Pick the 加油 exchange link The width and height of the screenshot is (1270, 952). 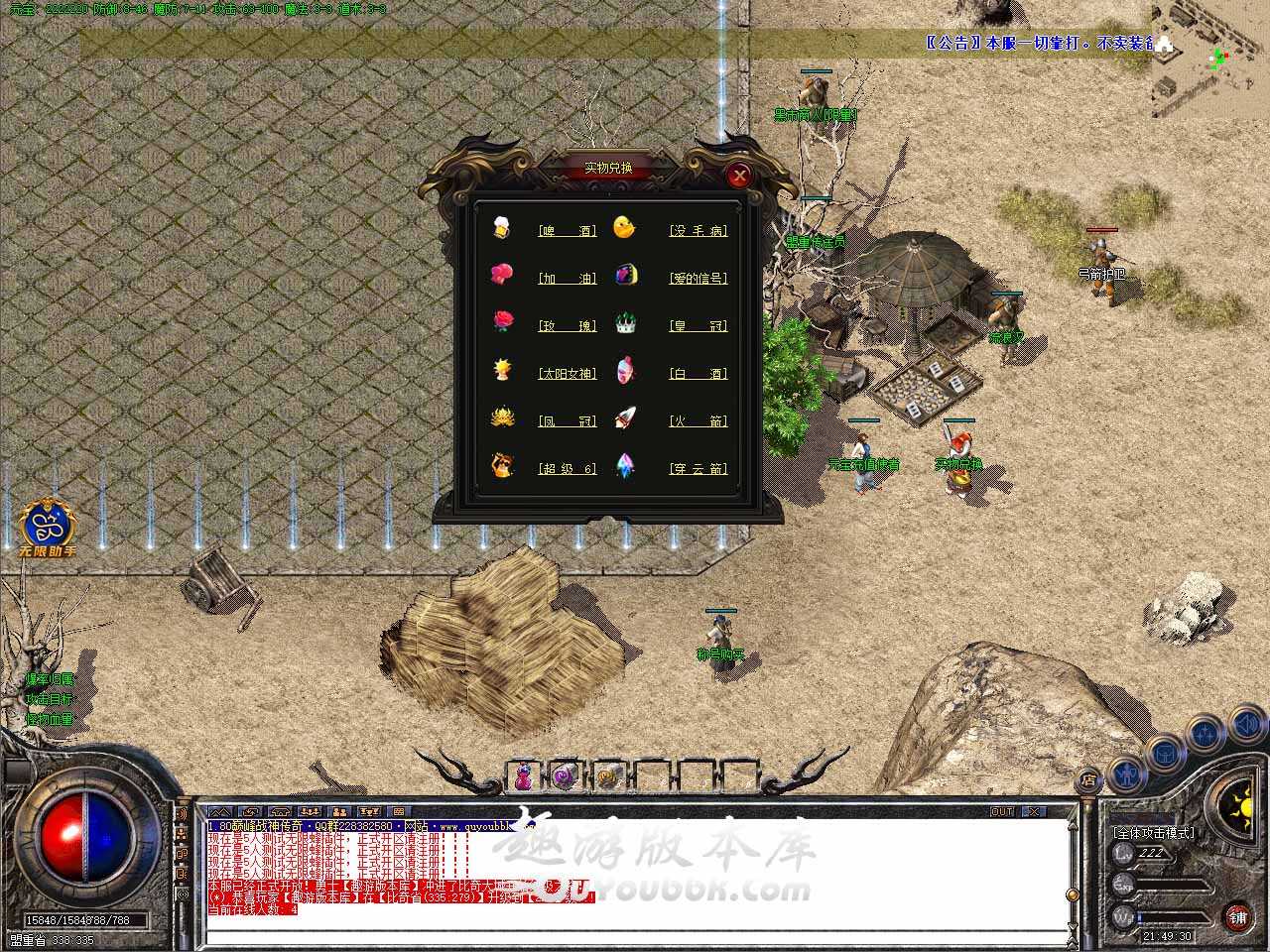click(x=568, y=278)
